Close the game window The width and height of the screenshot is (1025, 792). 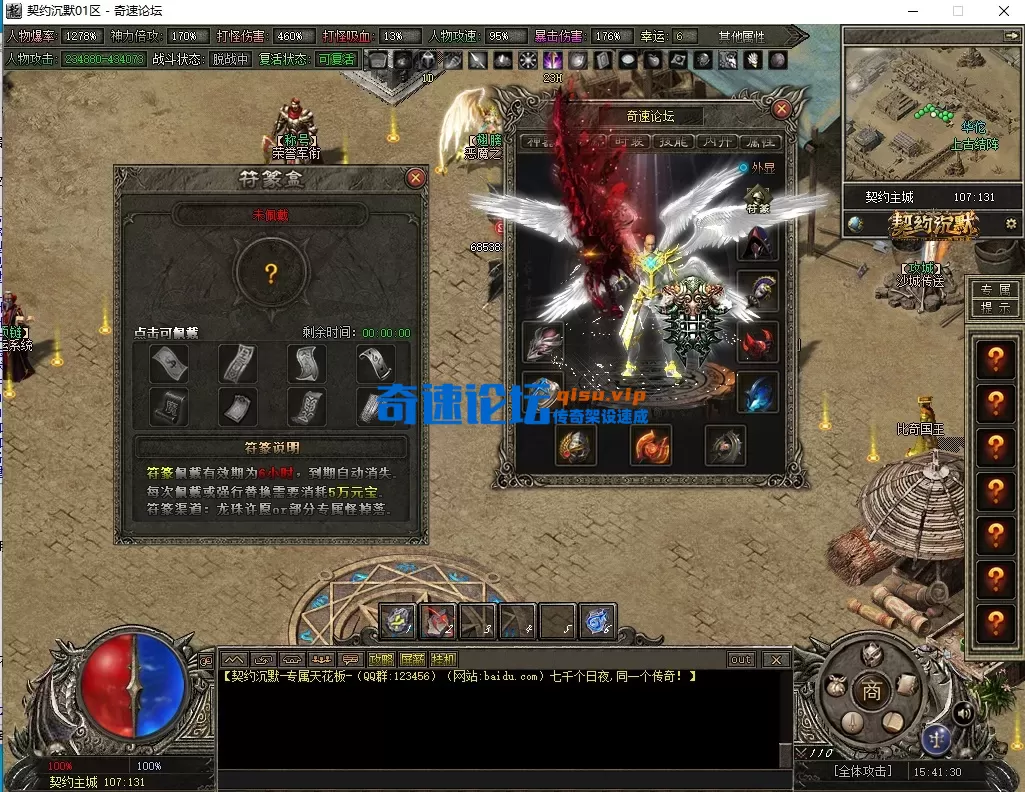coord(1002,11)
